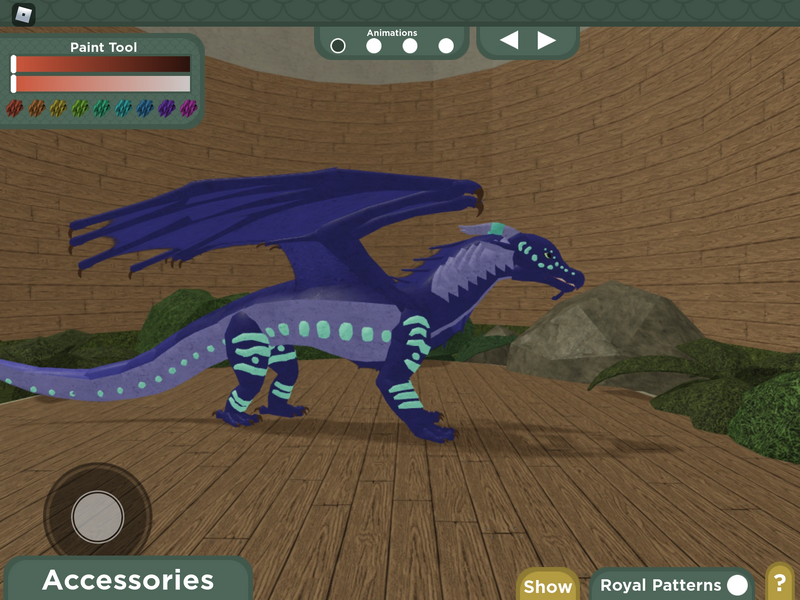Open the Accessories panel
Image resolution: width=800 pixels, height=600 pixels.
point(128,580)
